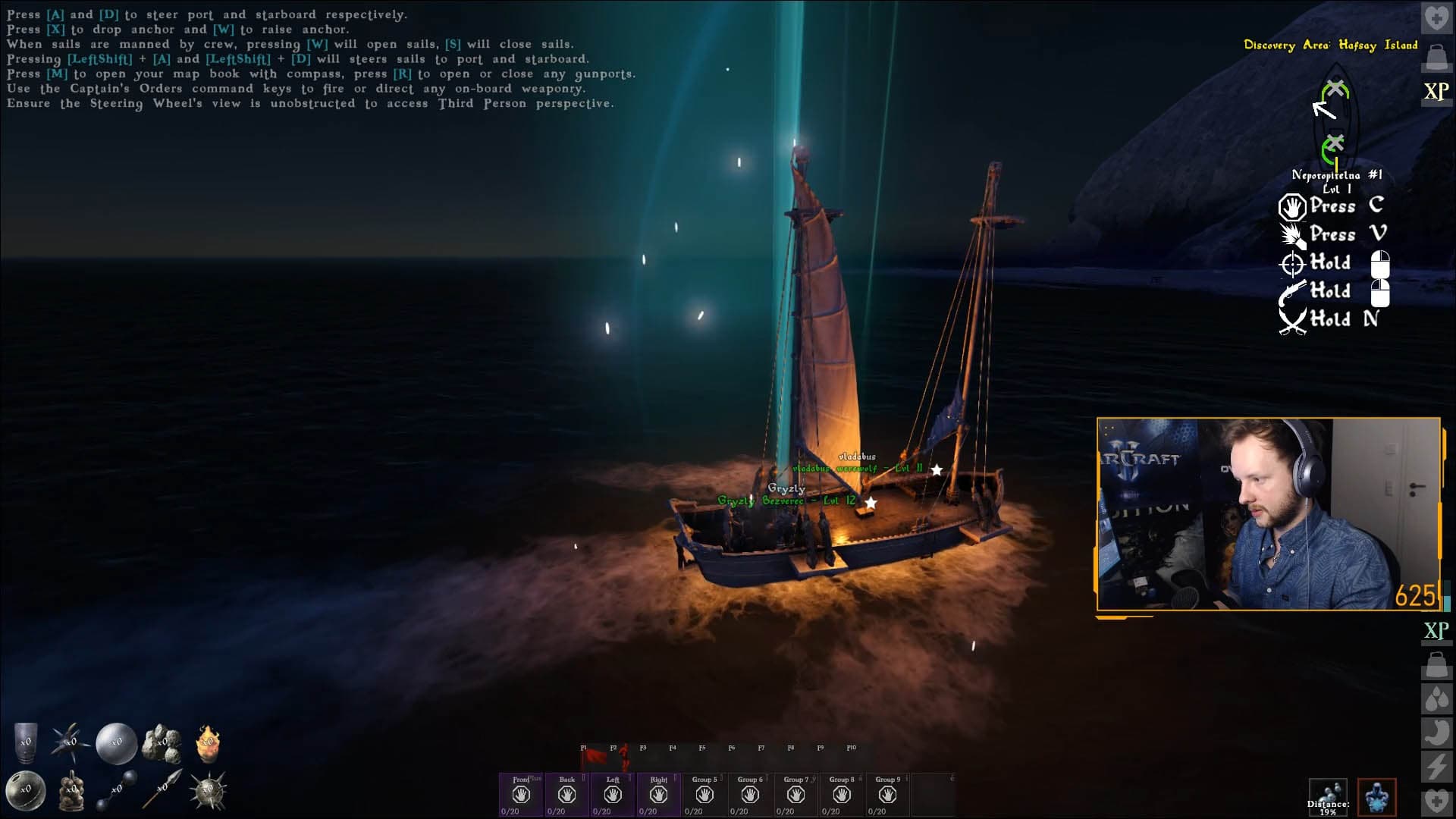Select the spiked mine ball ammo
Image resolution: width=1456 pixels, height=819 pixels.
[x=208, y=791]
